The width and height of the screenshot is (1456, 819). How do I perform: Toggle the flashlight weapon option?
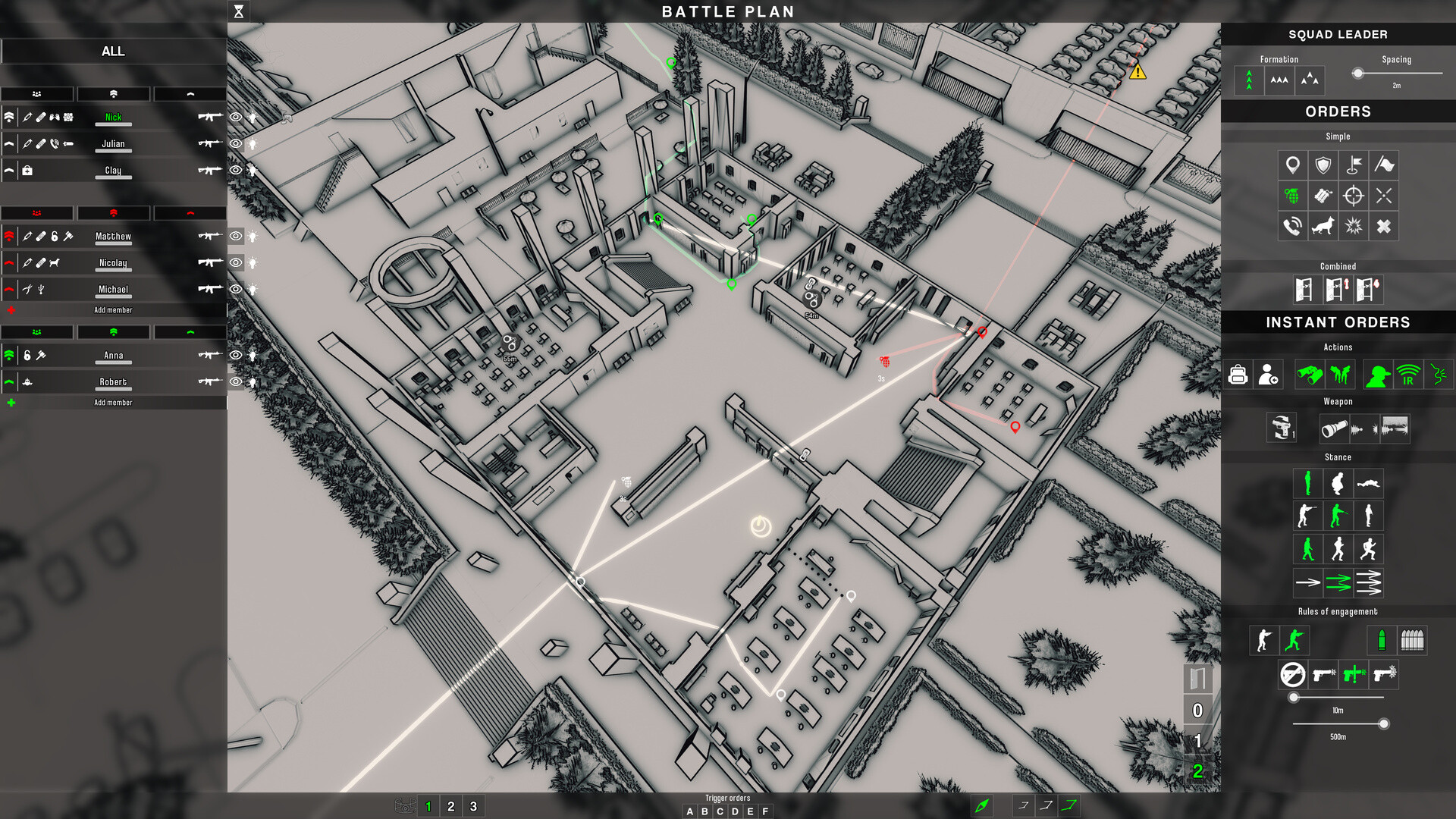(1334, 429)
